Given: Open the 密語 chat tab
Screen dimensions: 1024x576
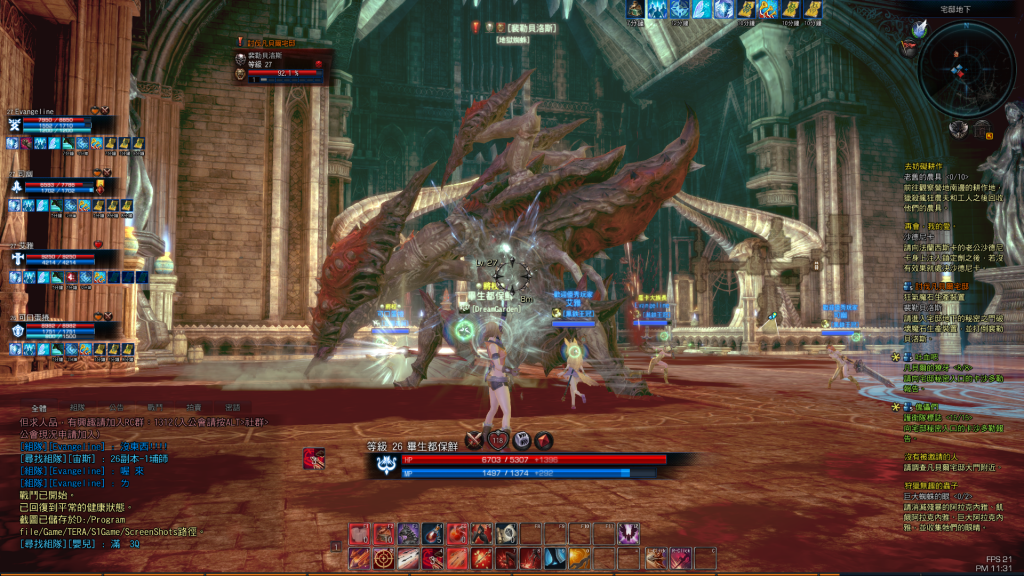Looking at the screenshot, I should coord(232,408).
